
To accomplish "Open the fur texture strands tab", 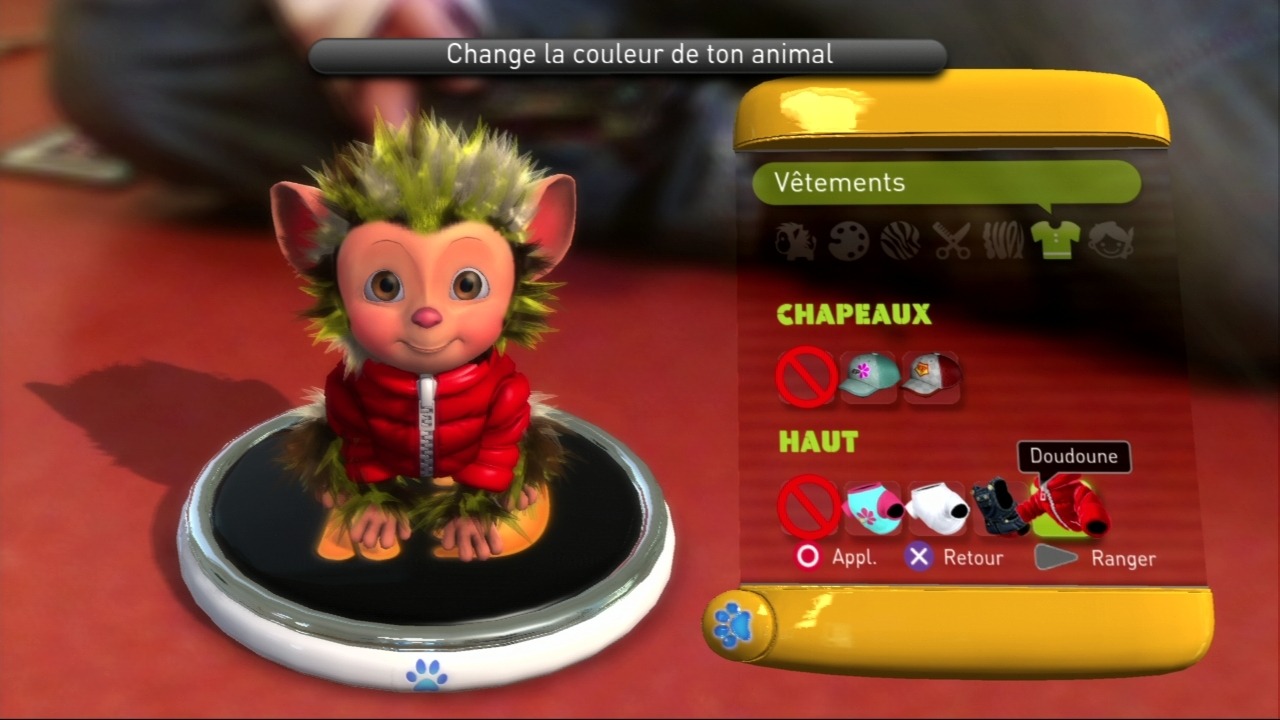I will tap(1003, 241).
